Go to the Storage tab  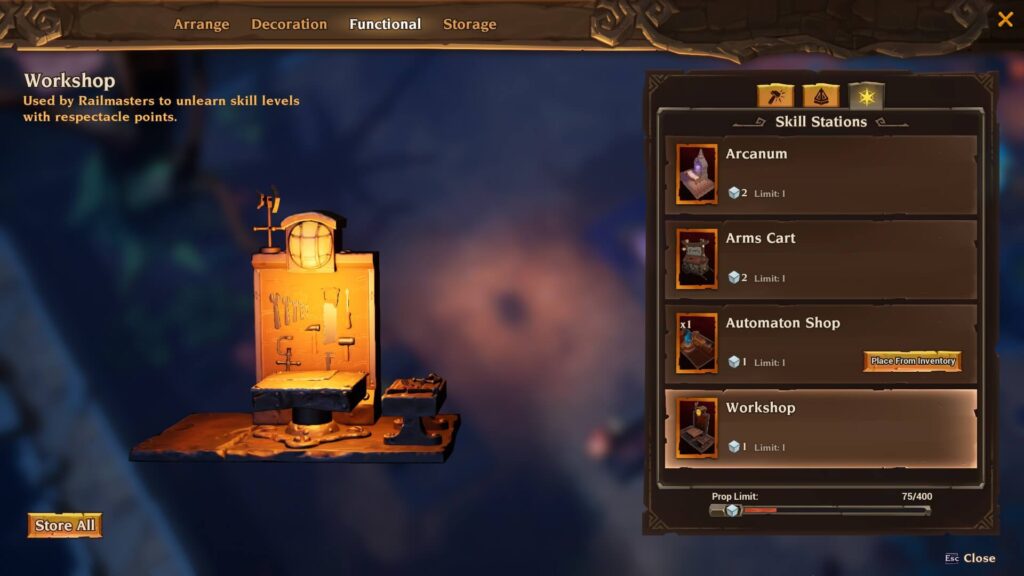tap(470, 24)
